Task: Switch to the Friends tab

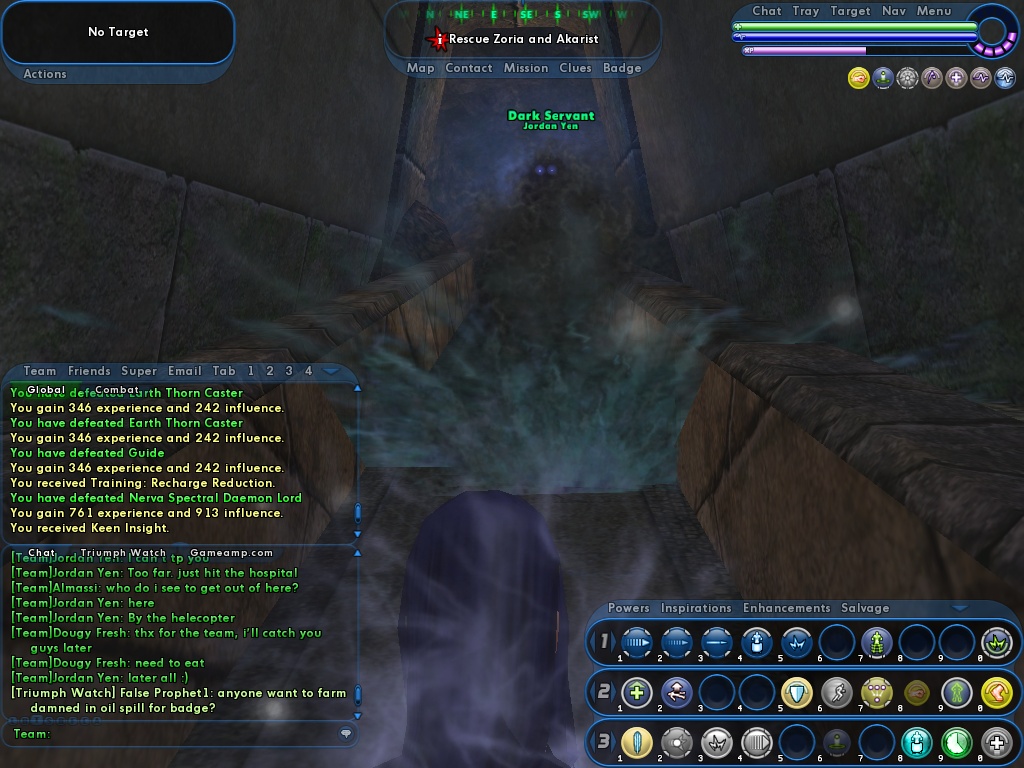Action: coord(89,371)
